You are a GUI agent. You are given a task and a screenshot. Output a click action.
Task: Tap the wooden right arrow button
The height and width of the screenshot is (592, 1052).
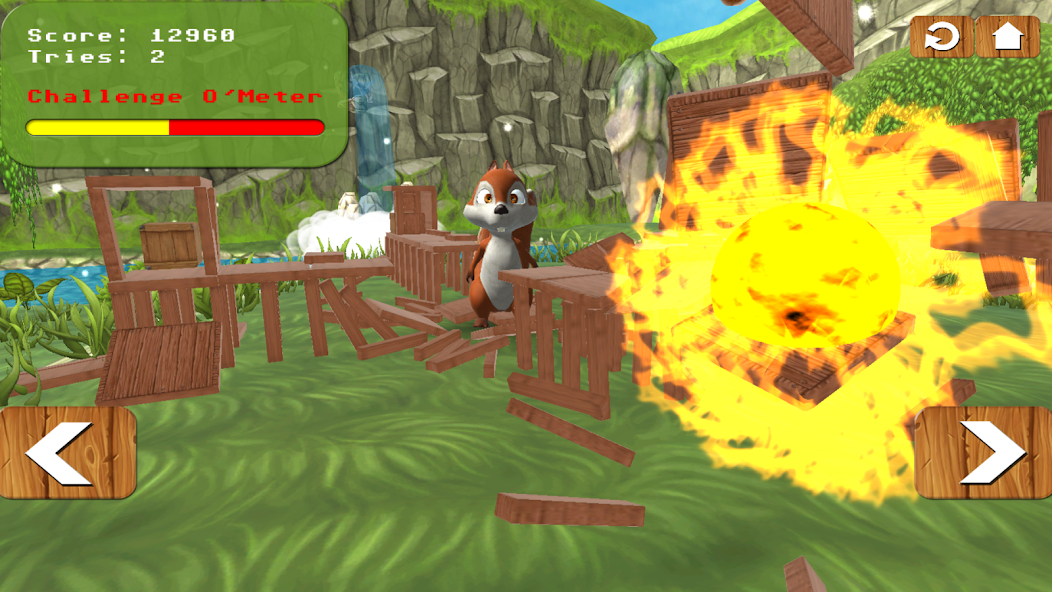point(984,452)
